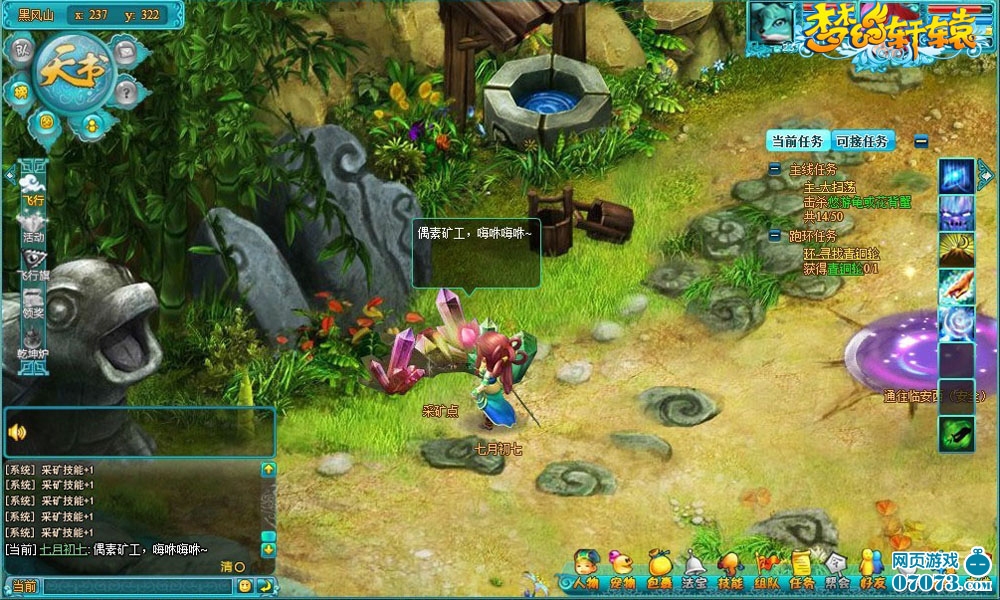Click the question mark help button
Image resolution: width=1000 pixels, height=600 pixels.
click(125, 92)
